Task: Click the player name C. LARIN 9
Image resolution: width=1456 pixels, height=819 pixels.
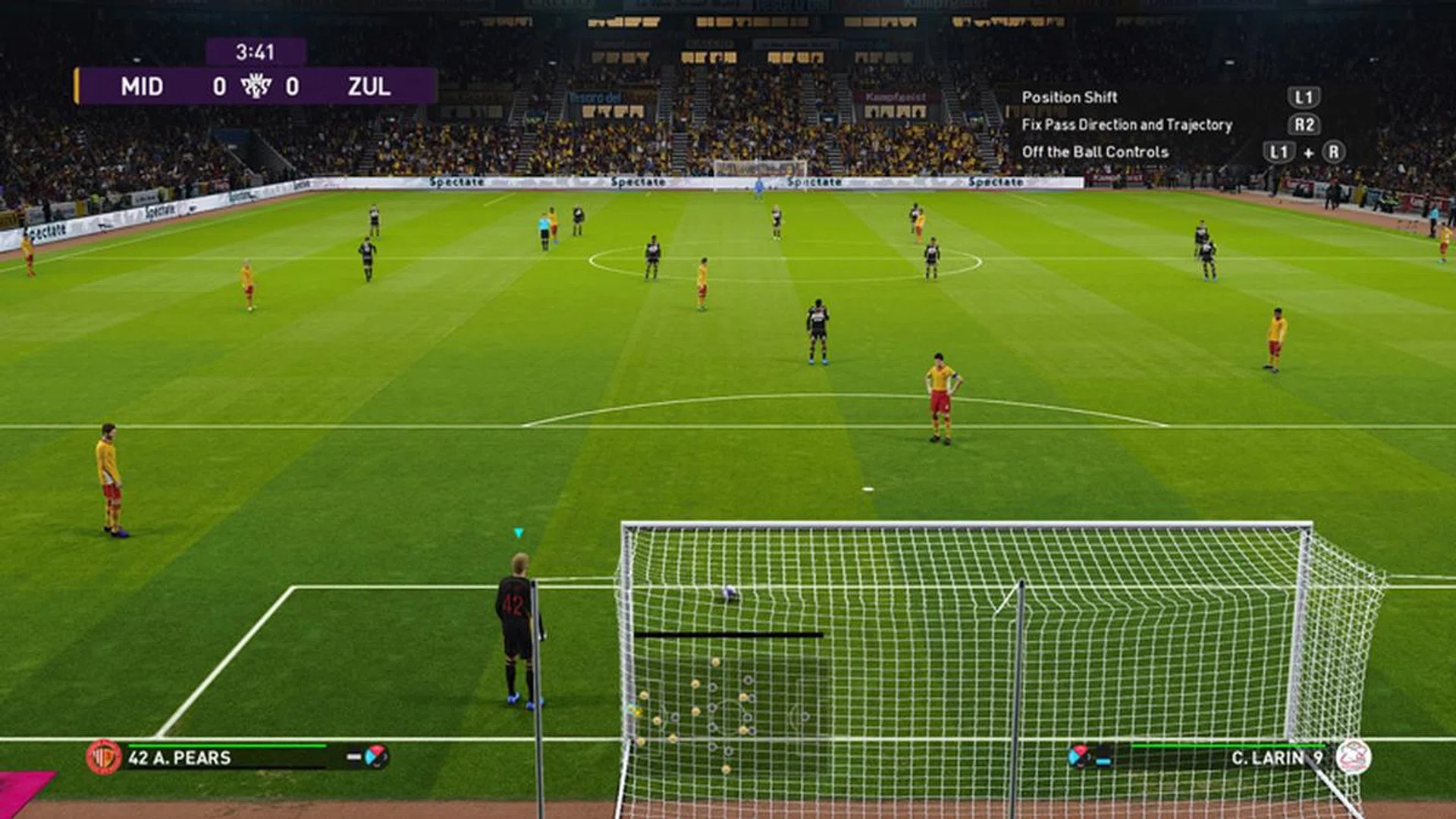Action: (x=1277, y=758)
